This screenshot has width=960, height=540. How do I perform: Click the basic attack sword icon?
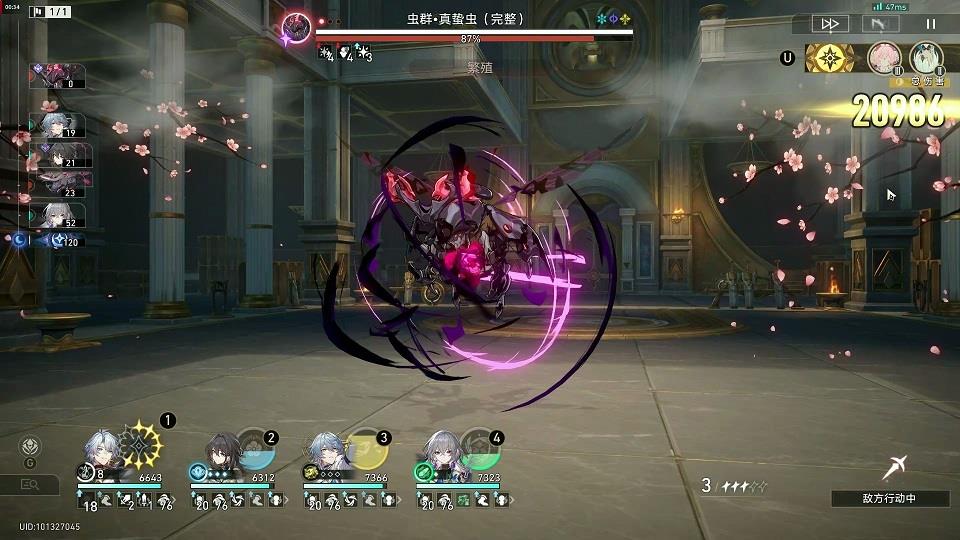[x=895, y=464]
